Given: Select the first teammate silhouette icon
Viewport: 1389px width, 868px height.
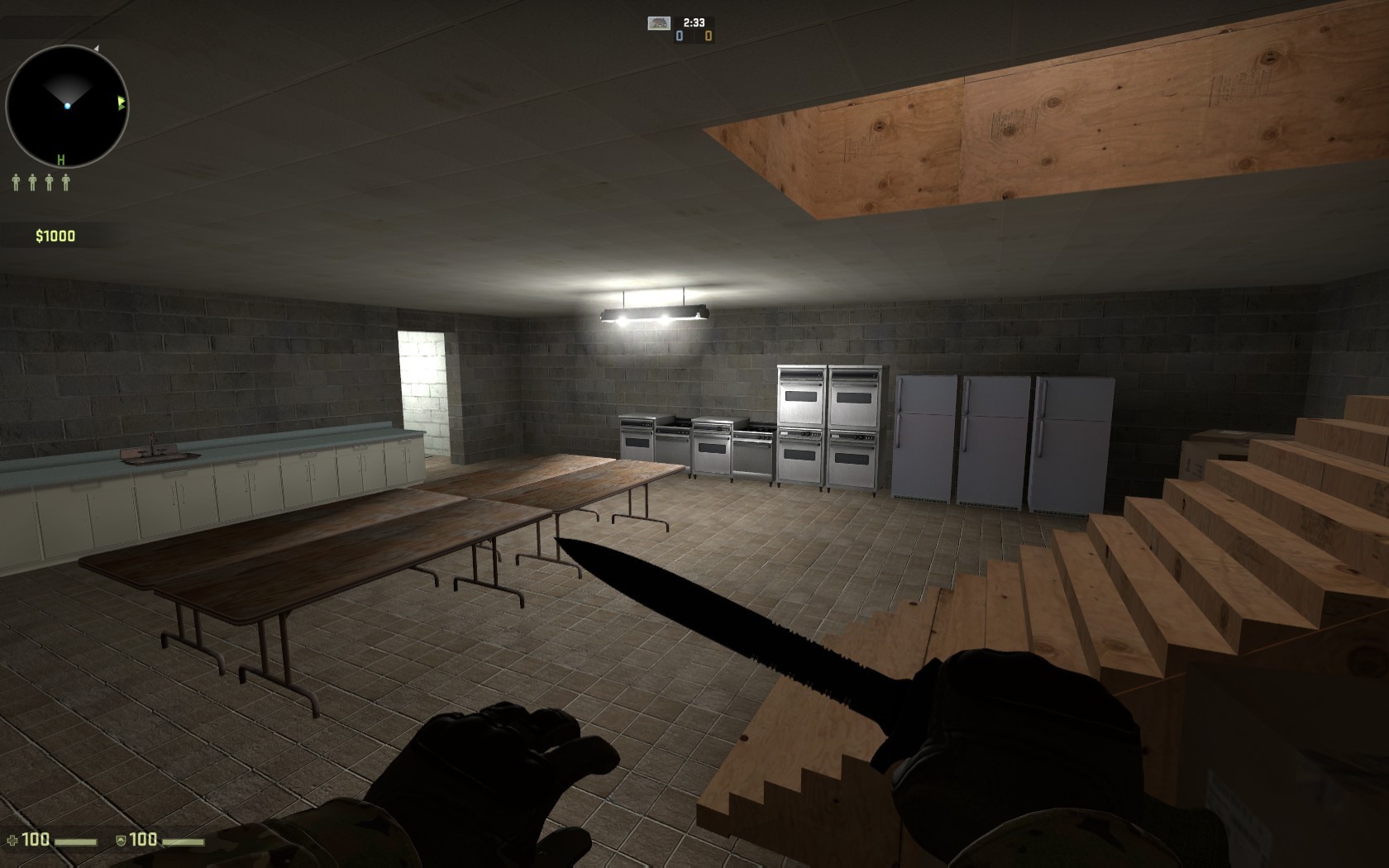Looking at the screenshot, I should tap(16, 182).
